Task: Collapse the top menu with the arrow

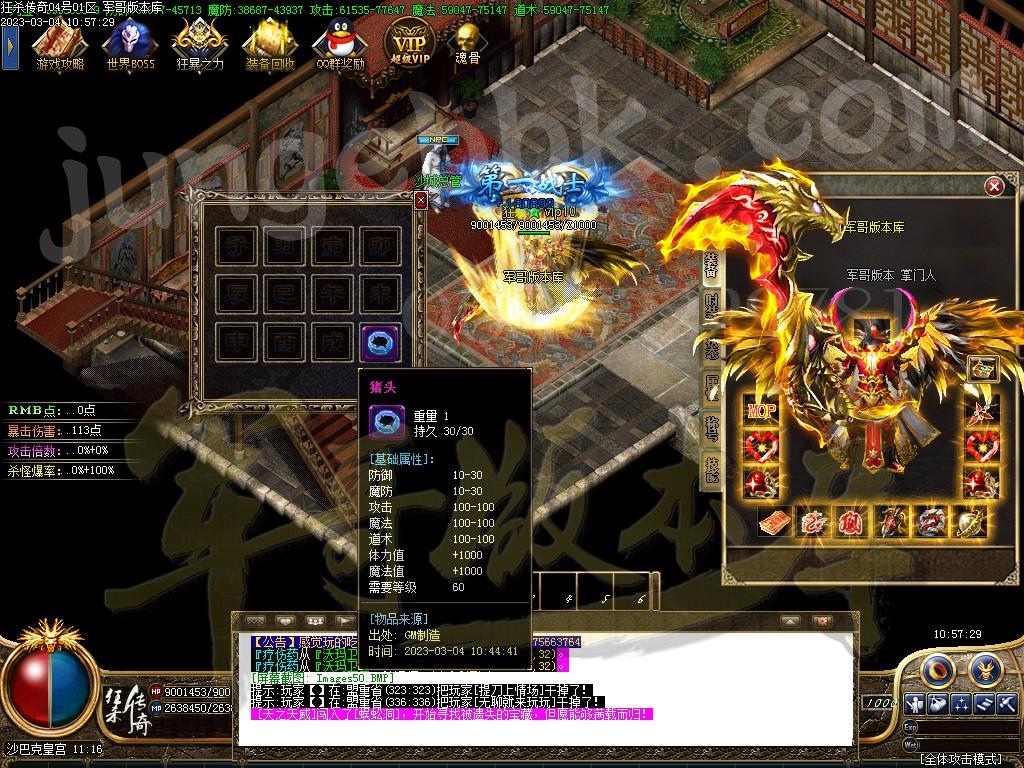Action: (x=10, y=45)
